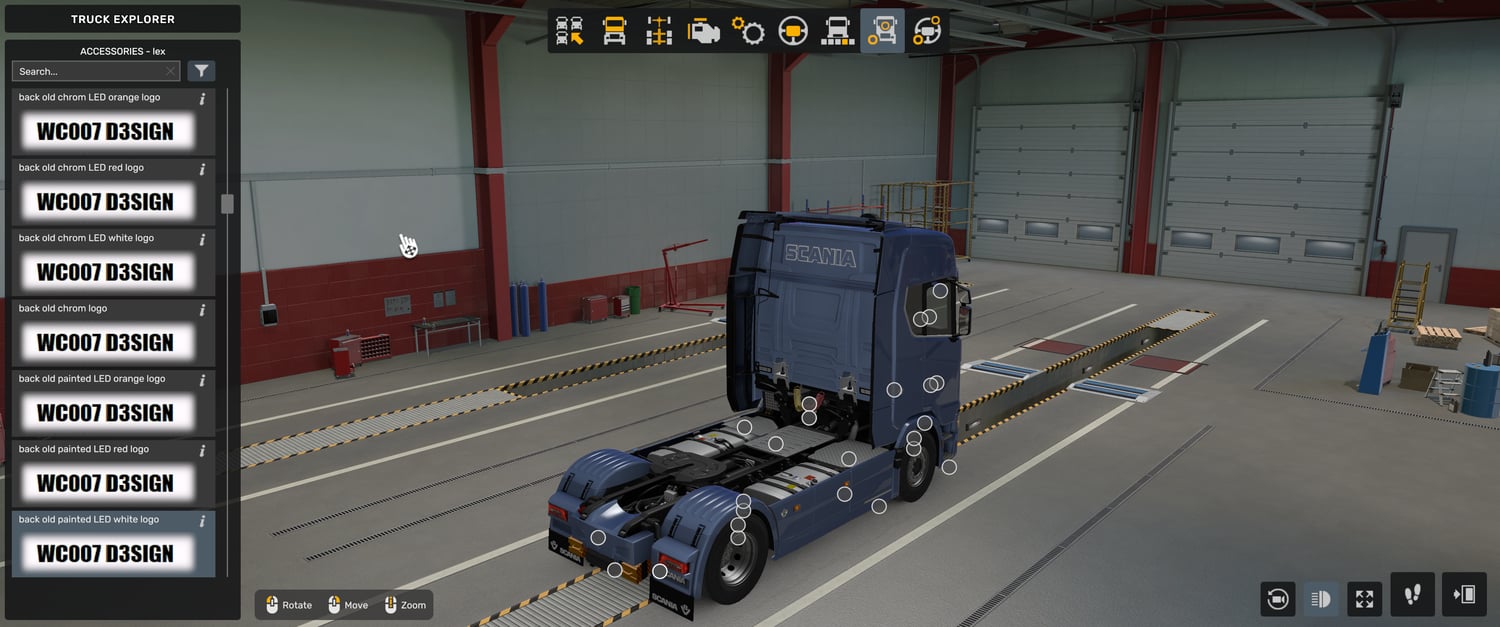1500x627 pixels.
Task: Select the back old chrom logo accessory
Action: pyautogui.click(x=106, y=342)
